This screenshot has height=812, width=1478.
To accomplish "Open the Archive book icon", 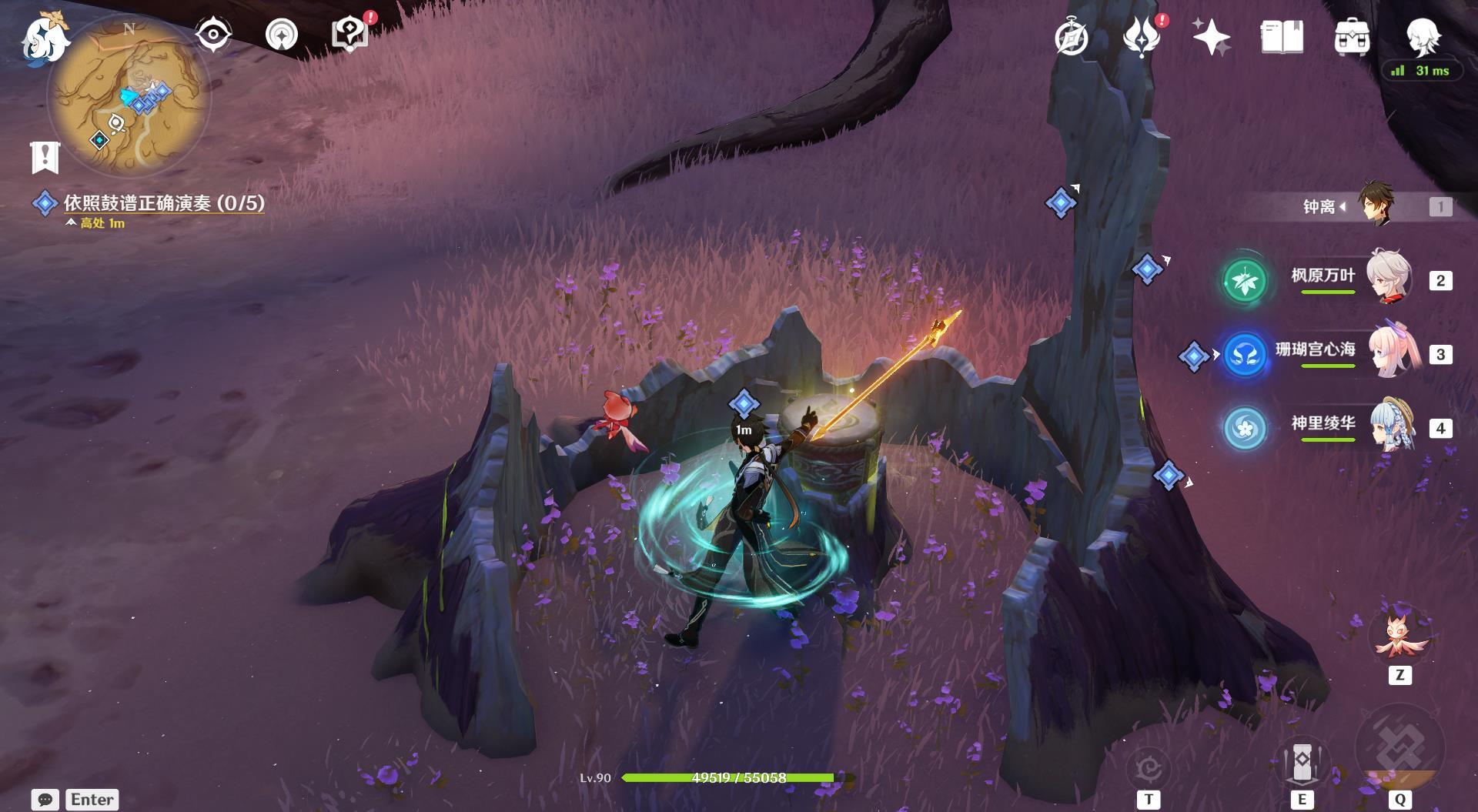I will [x=1282, y=37].
